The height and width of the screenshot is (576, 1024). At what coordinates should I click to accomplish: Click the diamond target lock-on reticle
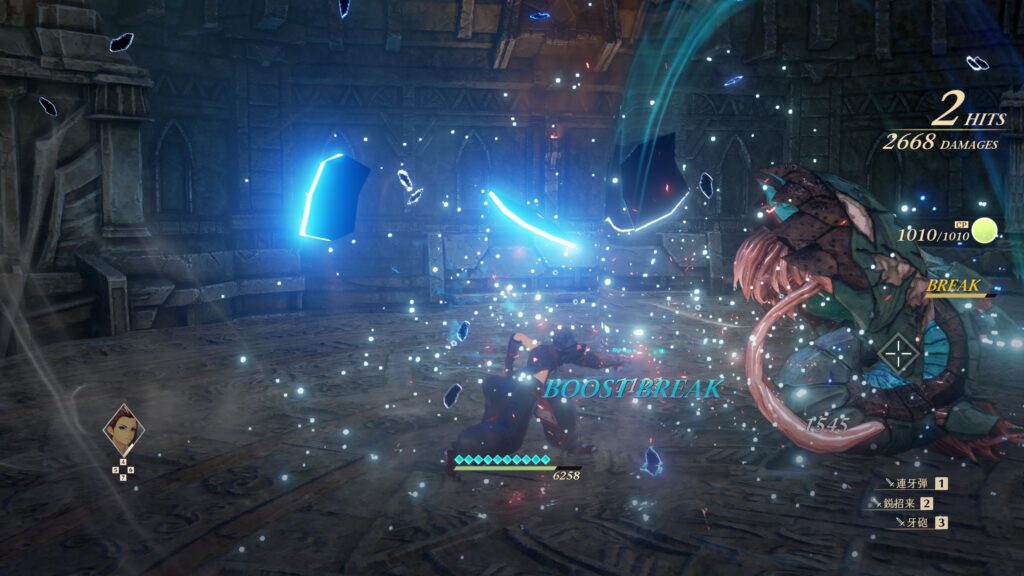coord(902,354)
